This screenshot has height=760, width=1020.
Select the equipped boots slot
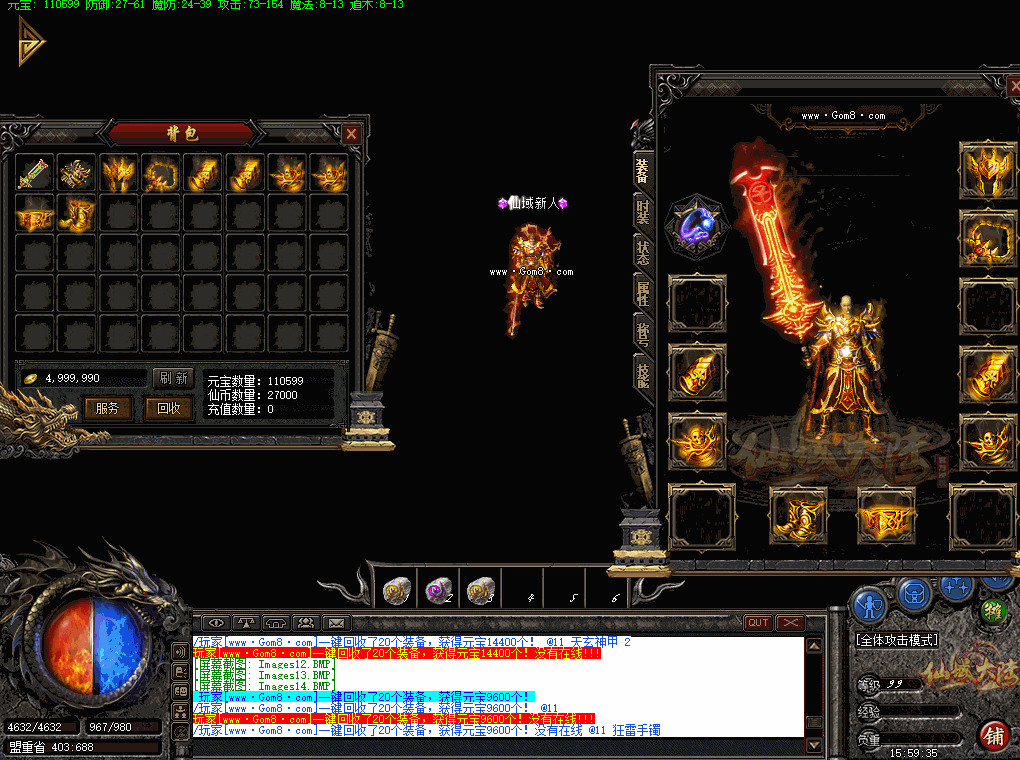[797, 516]
